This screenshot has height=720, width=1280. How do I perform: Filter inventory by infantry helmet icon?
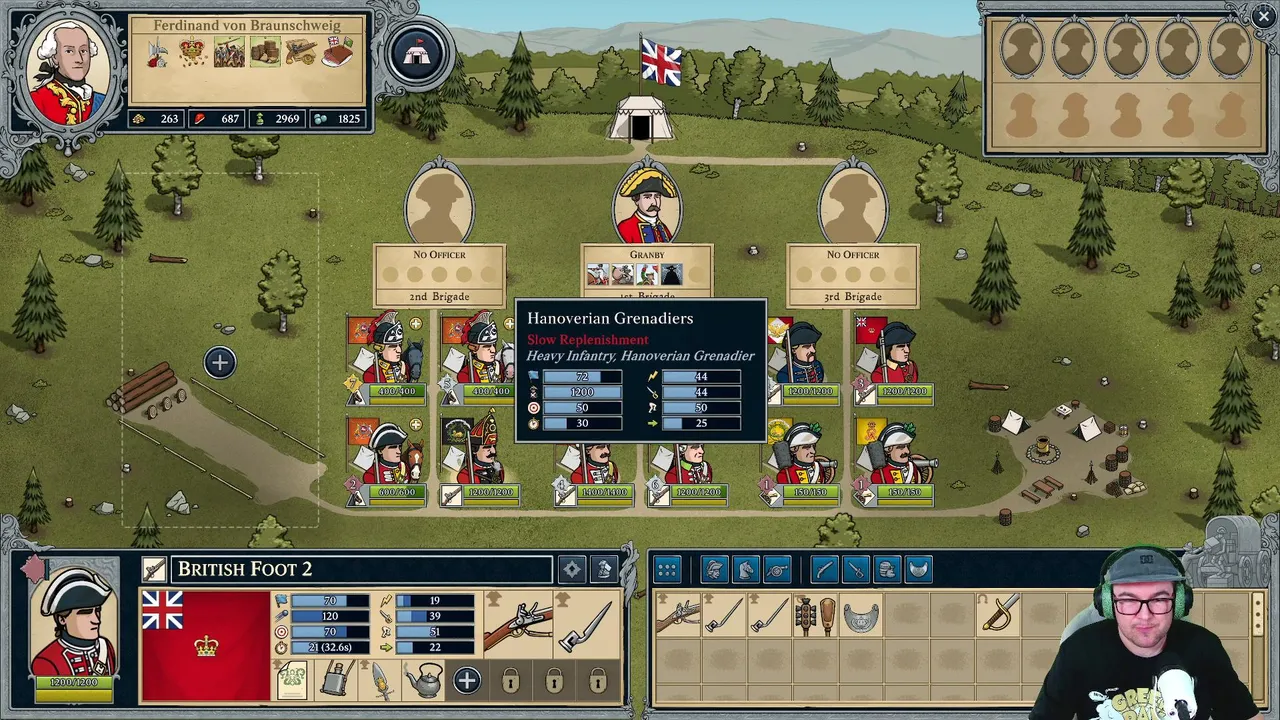pos(714,570)
